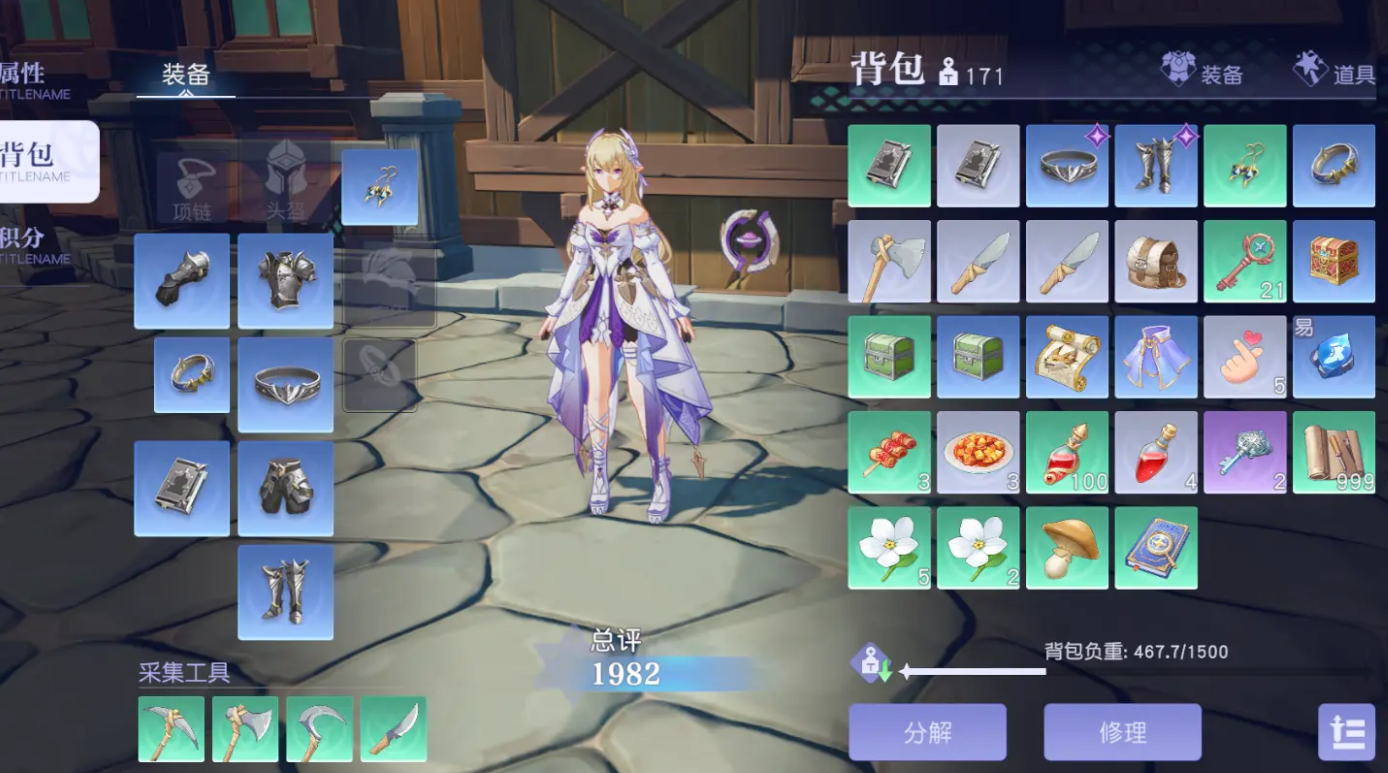Choose the meat skewer food item
Viewport: 1388px width, 773px height.
click(x=889, y=453)
